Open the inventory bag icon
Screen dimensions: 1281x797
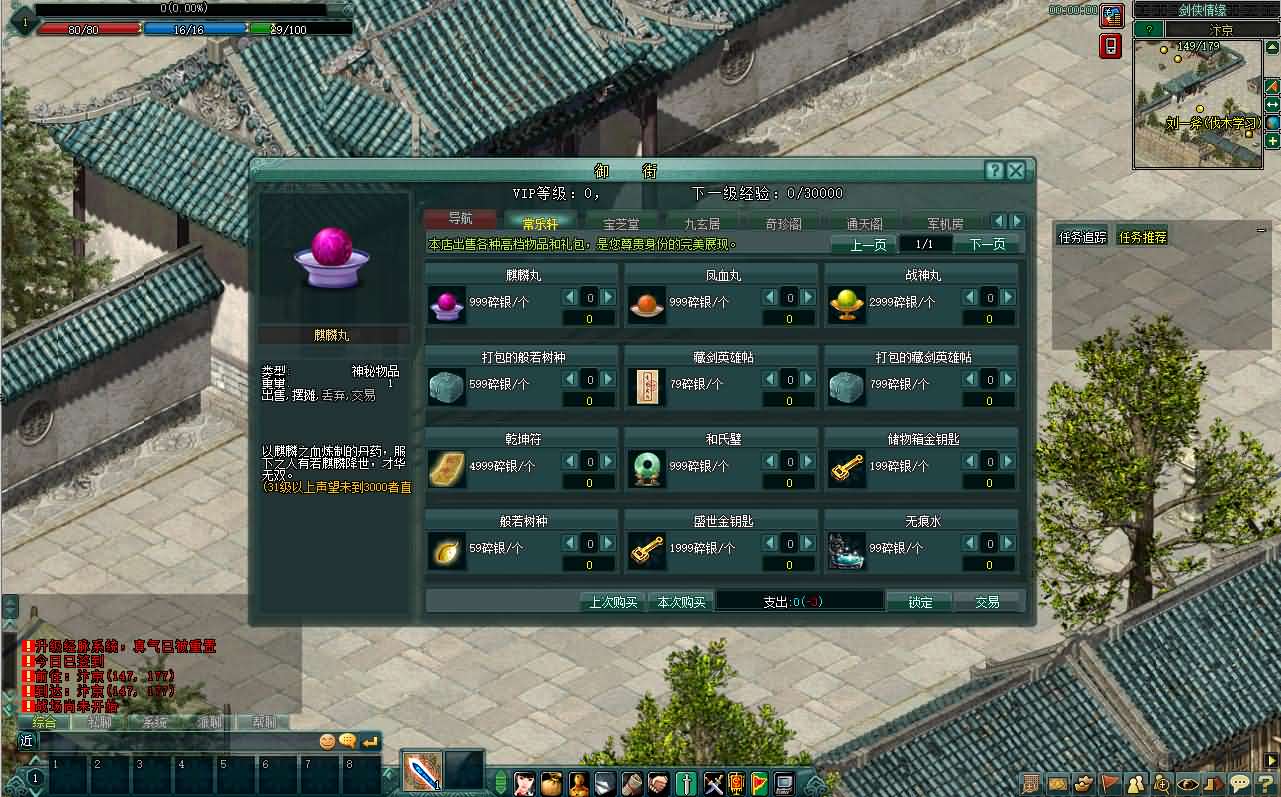(550, 784)
